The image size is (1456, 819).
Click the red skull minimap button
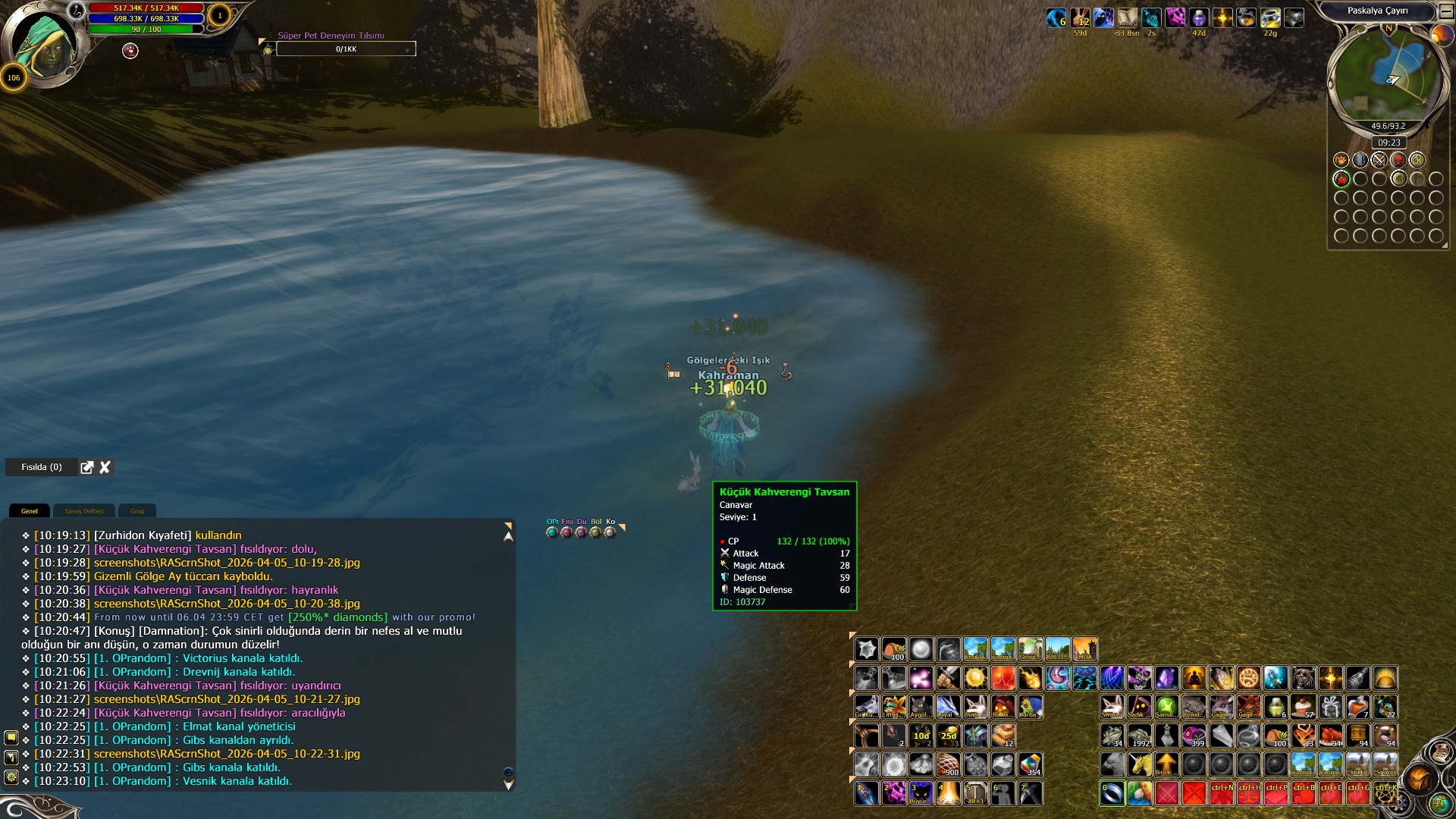click(x=1398, y=160)
